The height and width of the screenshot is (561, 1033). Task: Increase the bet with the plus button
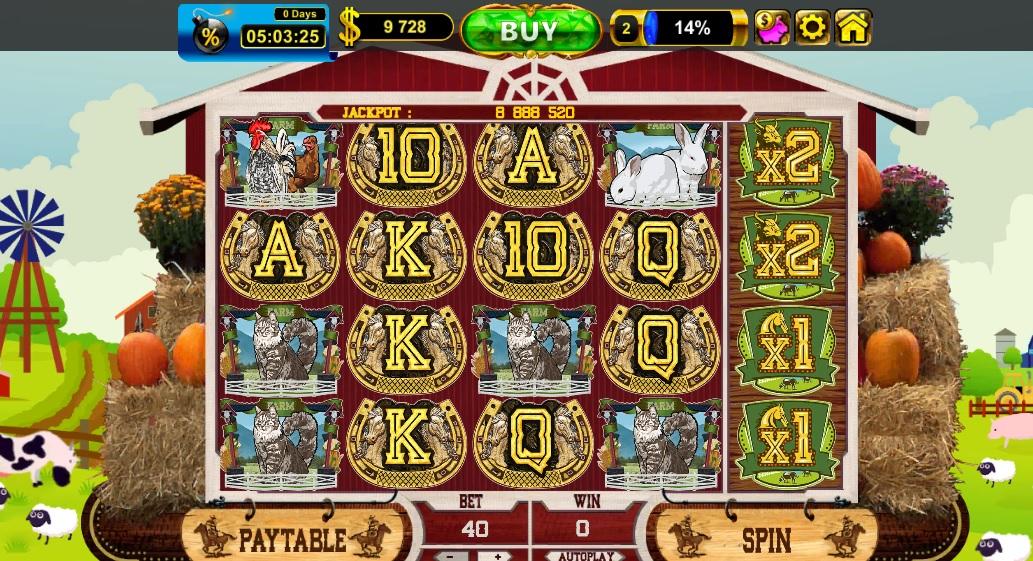coord(496,556)
